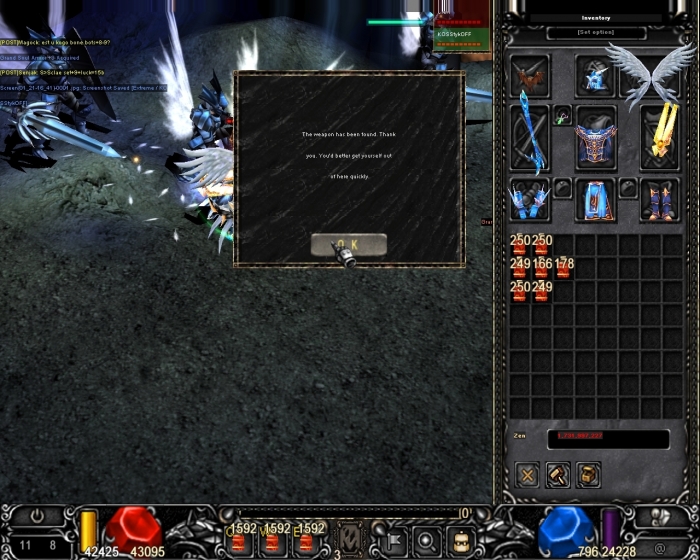Image resolution: width=700 pixels, height=560 pixels.
Task: Select the bat pet slot
Action: pyautogui.click(x=529, y=76)
